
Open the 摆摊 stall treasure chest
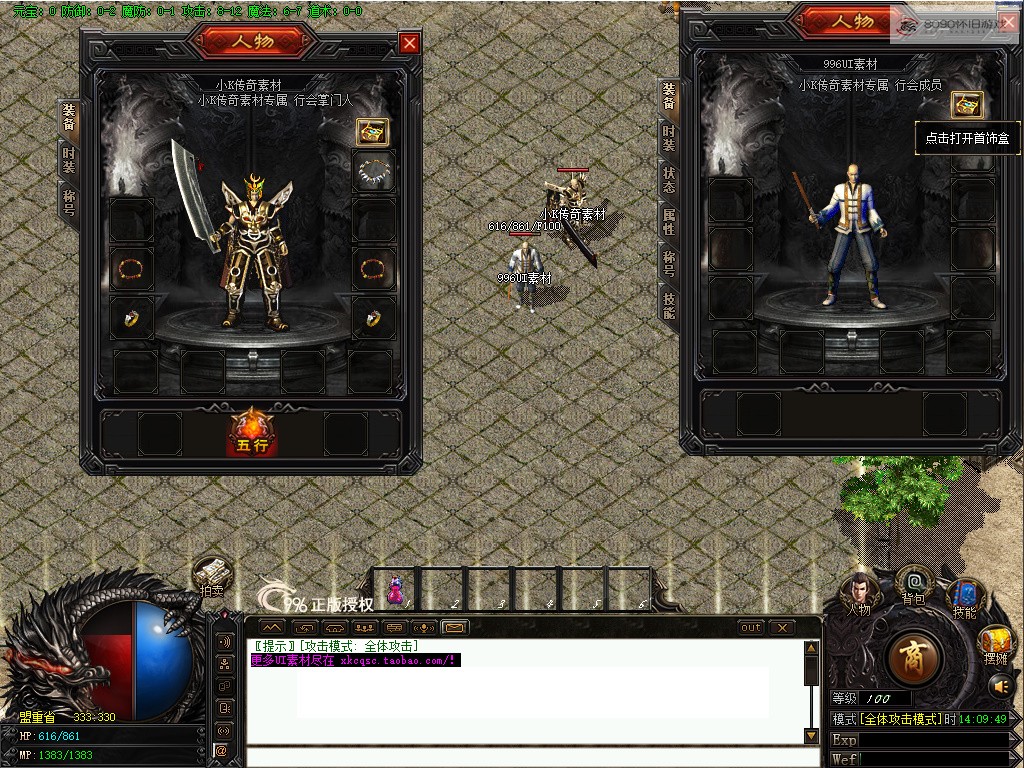pyautogui.click(x=995, y=642)
